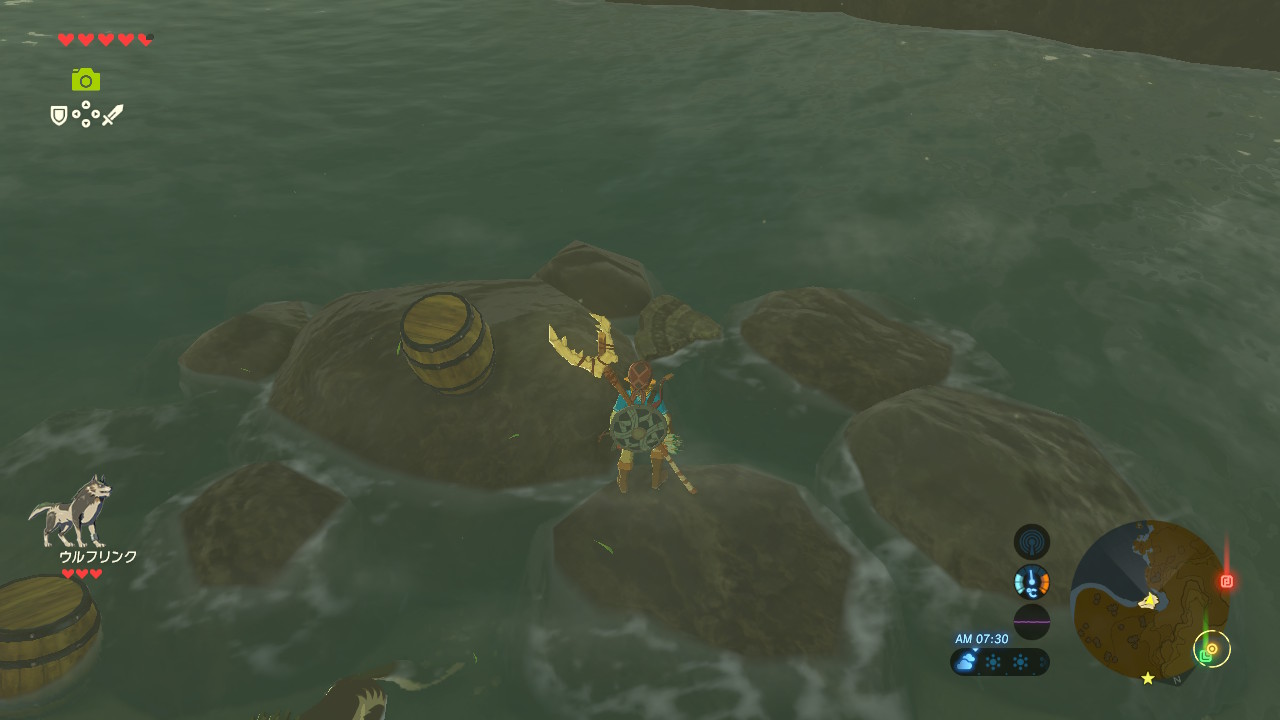Select the yellow star stamp on minimap
Screen dimensions: 1280x720
tap(1148, 678)
